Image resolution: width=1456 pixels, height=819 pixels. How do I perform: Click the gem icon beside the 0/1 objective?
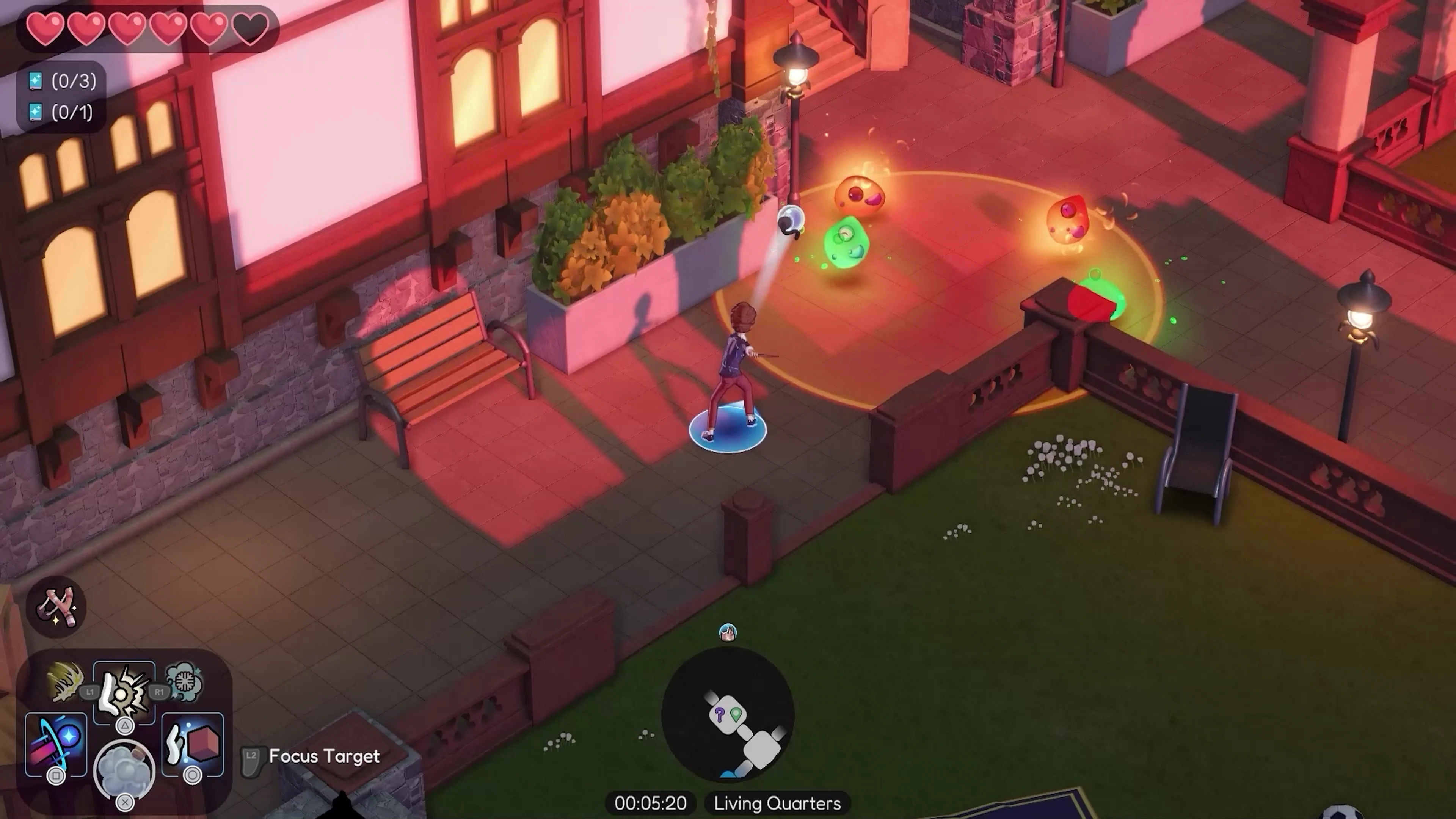coord(35,113)
